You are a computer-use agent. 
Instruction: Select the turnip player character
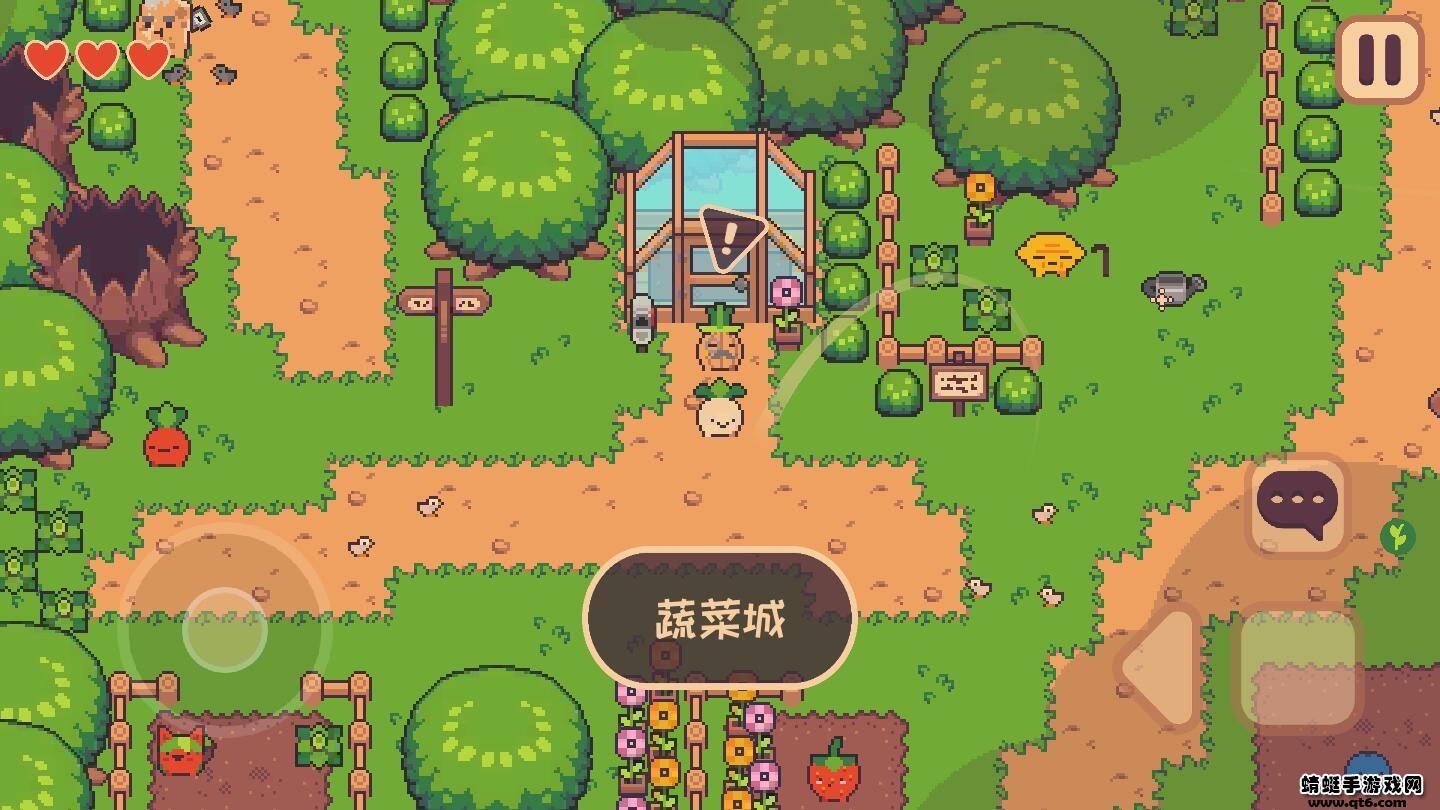click(x=718, y=410)
